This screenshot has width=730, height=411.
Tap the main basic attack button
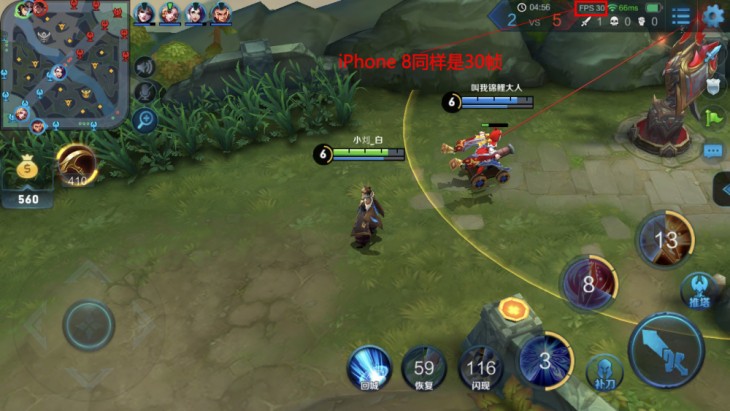click(666, 347)
